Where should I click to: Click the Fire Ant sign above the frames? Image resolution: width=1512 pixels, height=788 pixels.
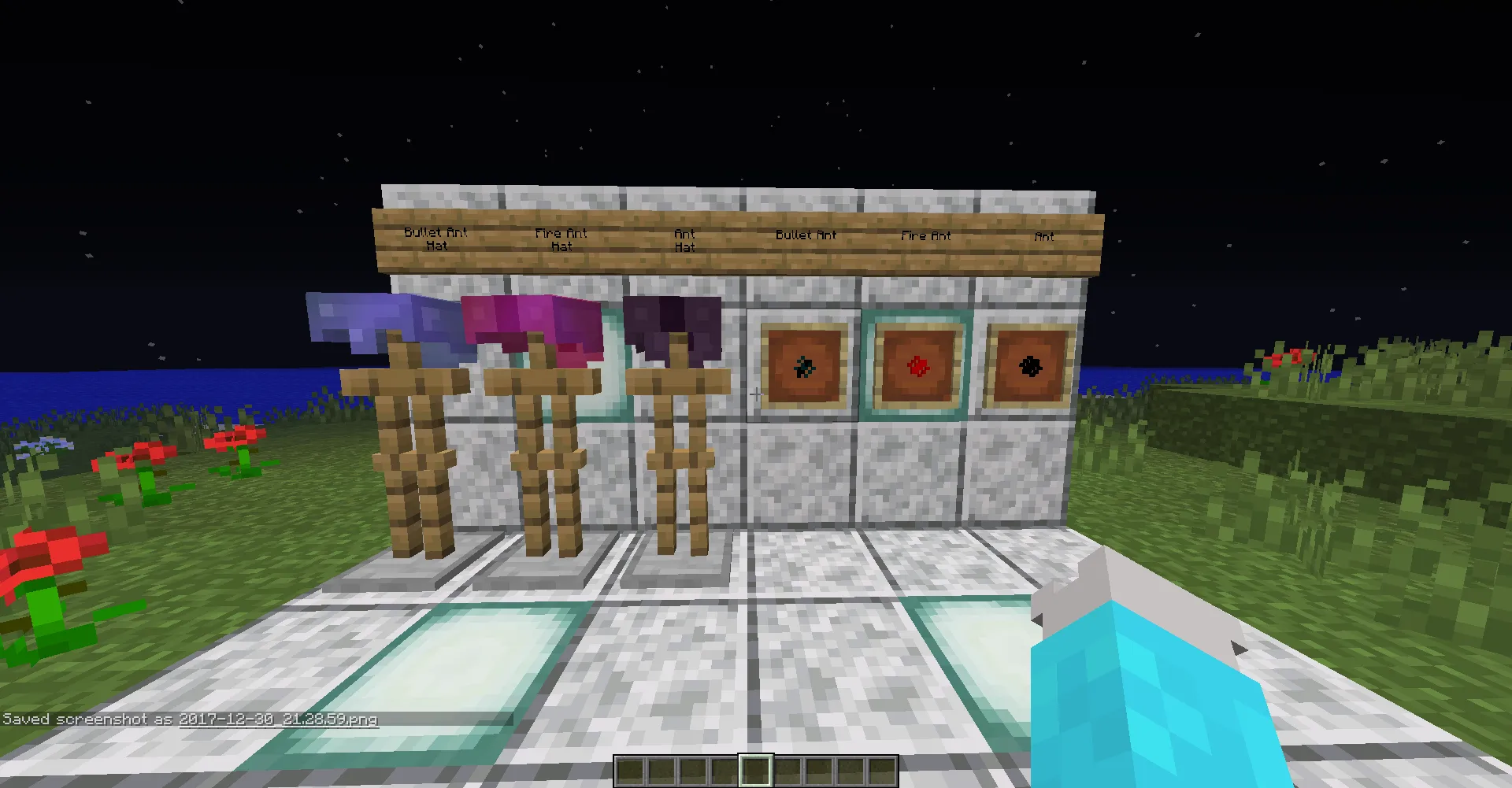(x=925, y=235)
